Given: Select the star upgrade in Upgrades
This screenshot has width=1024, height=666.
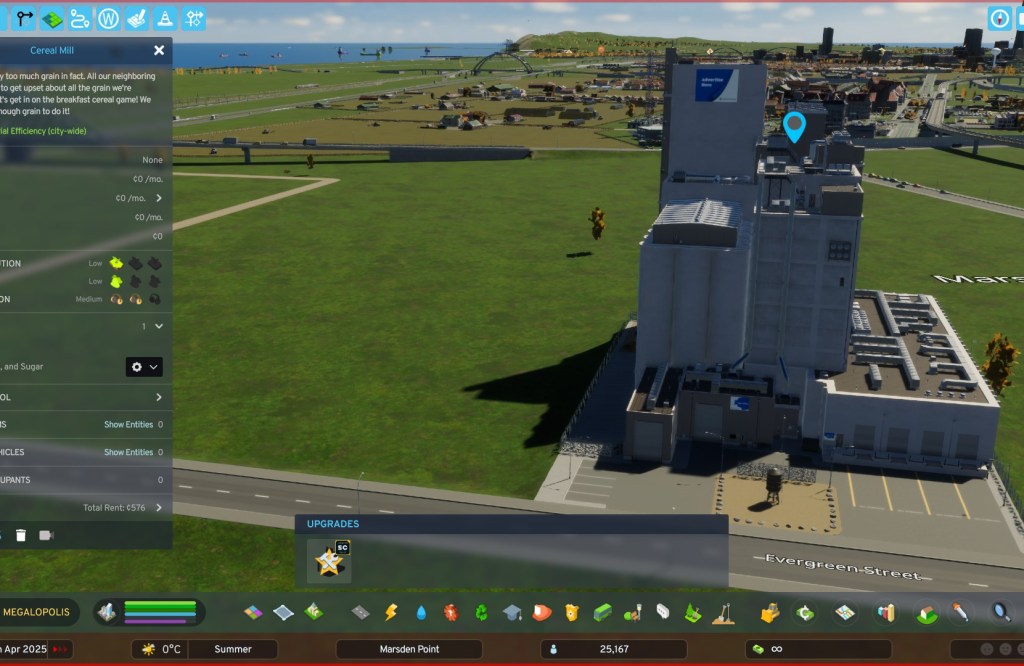Looking at the screenshot, I should pyautogui.click(x=328, y=561).
